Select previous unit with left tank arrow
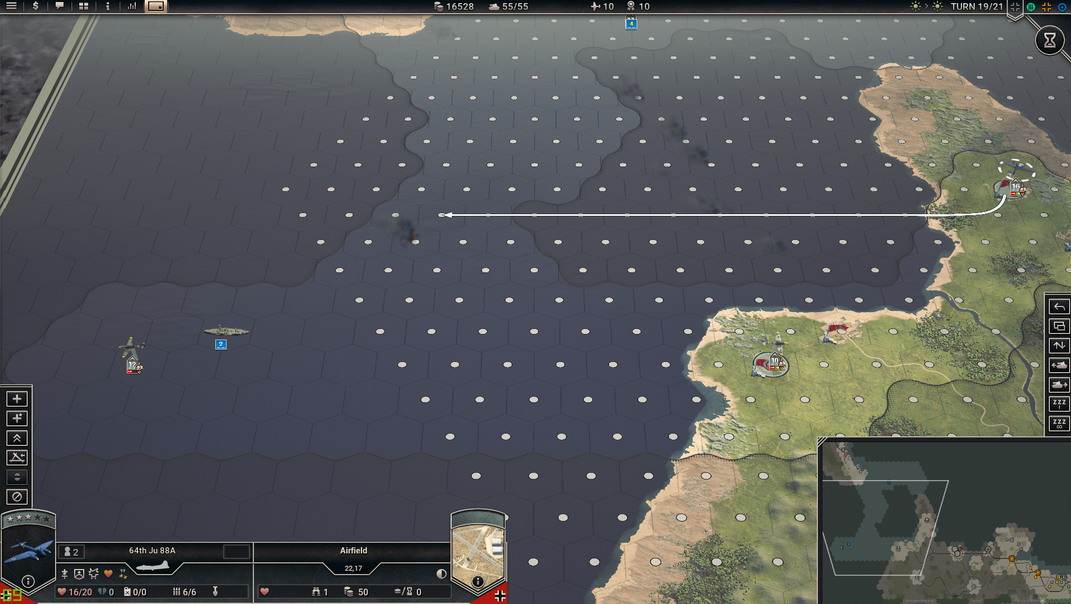 pos(1059,365)
